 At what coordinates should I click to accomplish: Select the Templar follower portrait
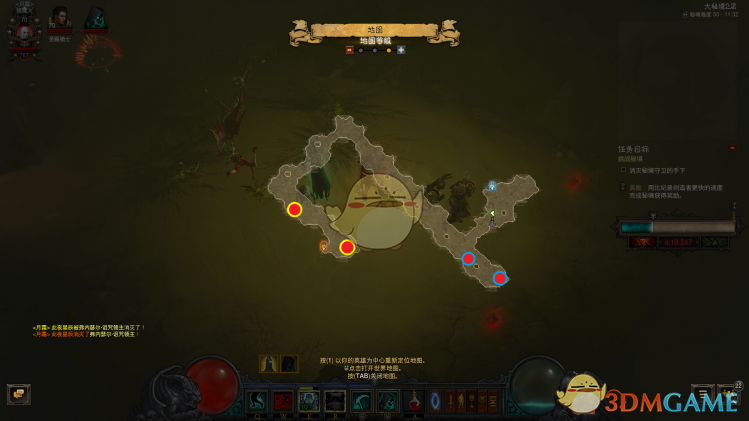click(60, 19)
